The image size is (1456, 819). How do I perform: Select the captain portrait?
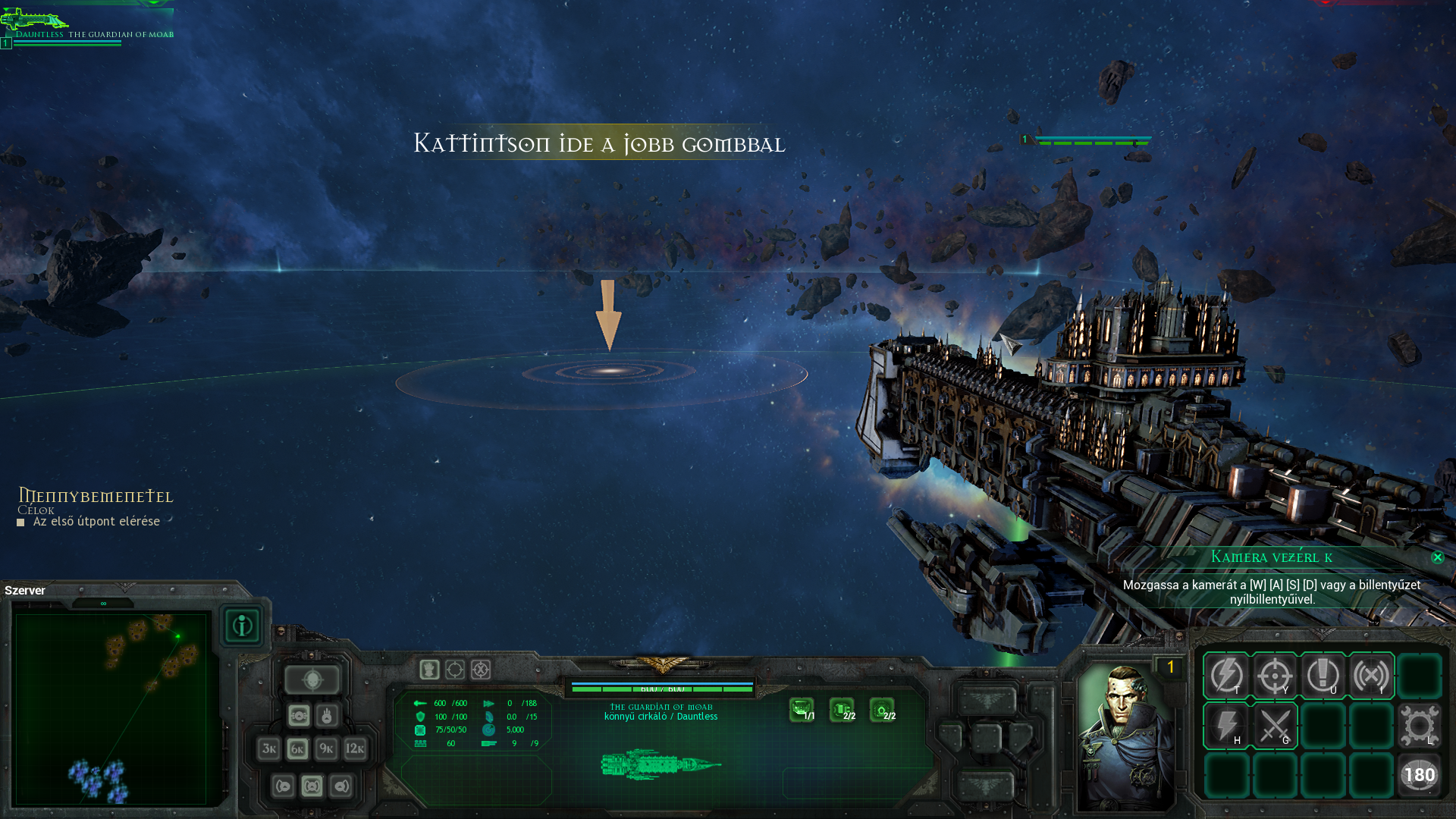click(1125, 736)
